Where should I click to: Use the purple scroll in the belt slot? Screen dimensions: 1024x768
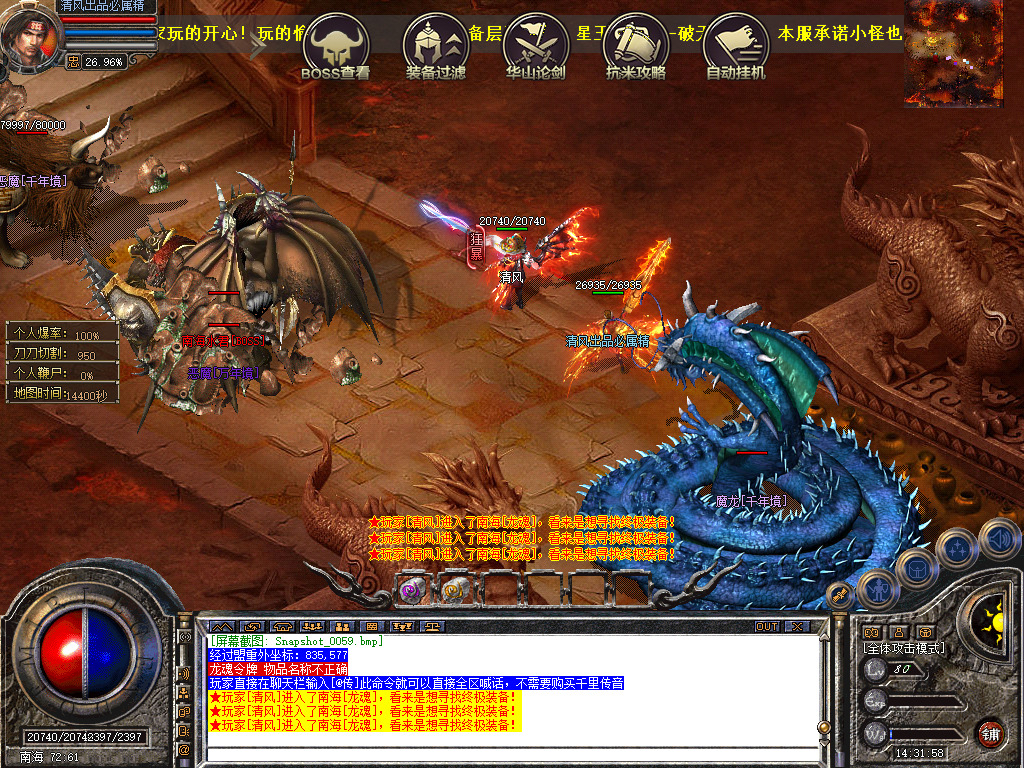412,589
